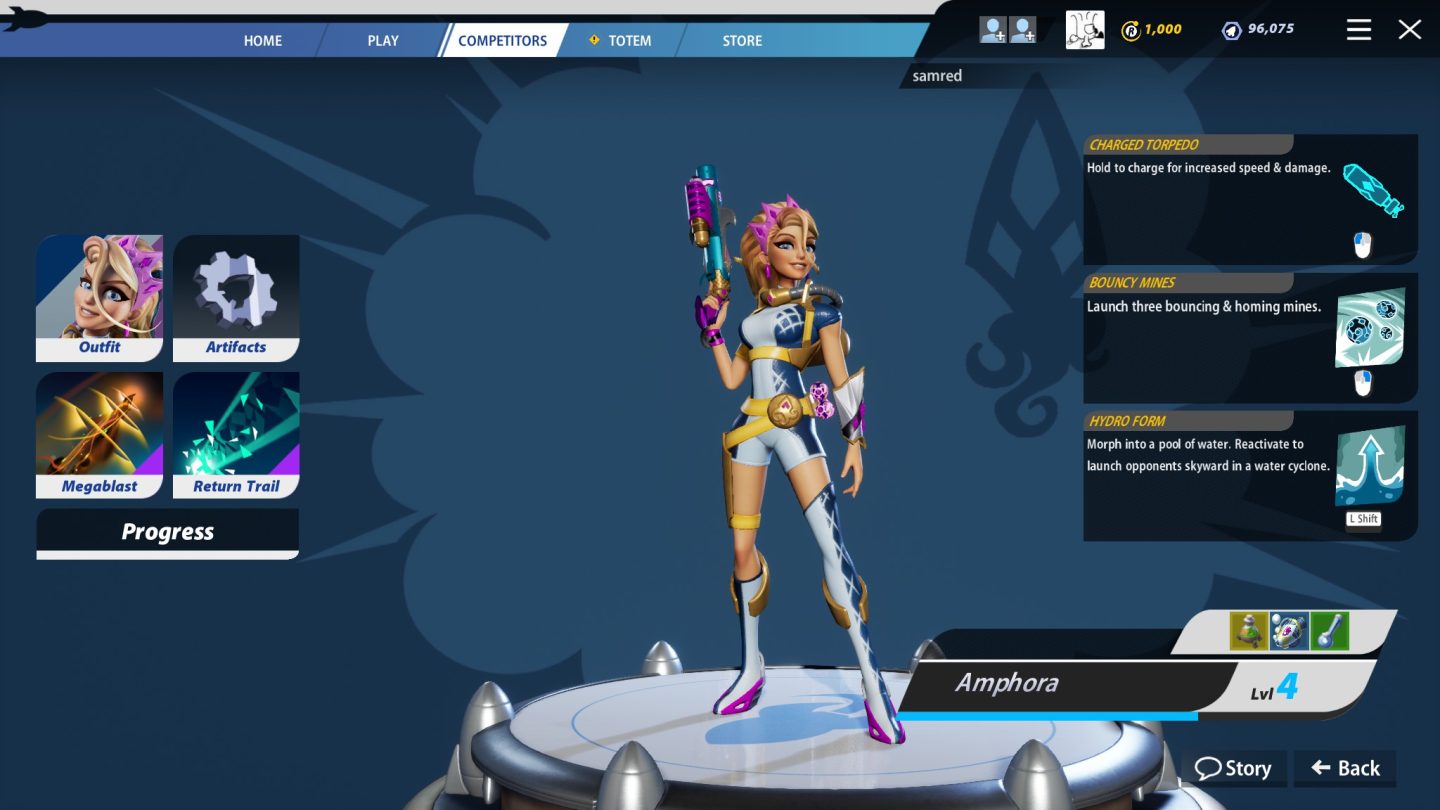1440x810 pixels.
Task: Open the gold coin currency icon
Action: [x=1131, y=29]
